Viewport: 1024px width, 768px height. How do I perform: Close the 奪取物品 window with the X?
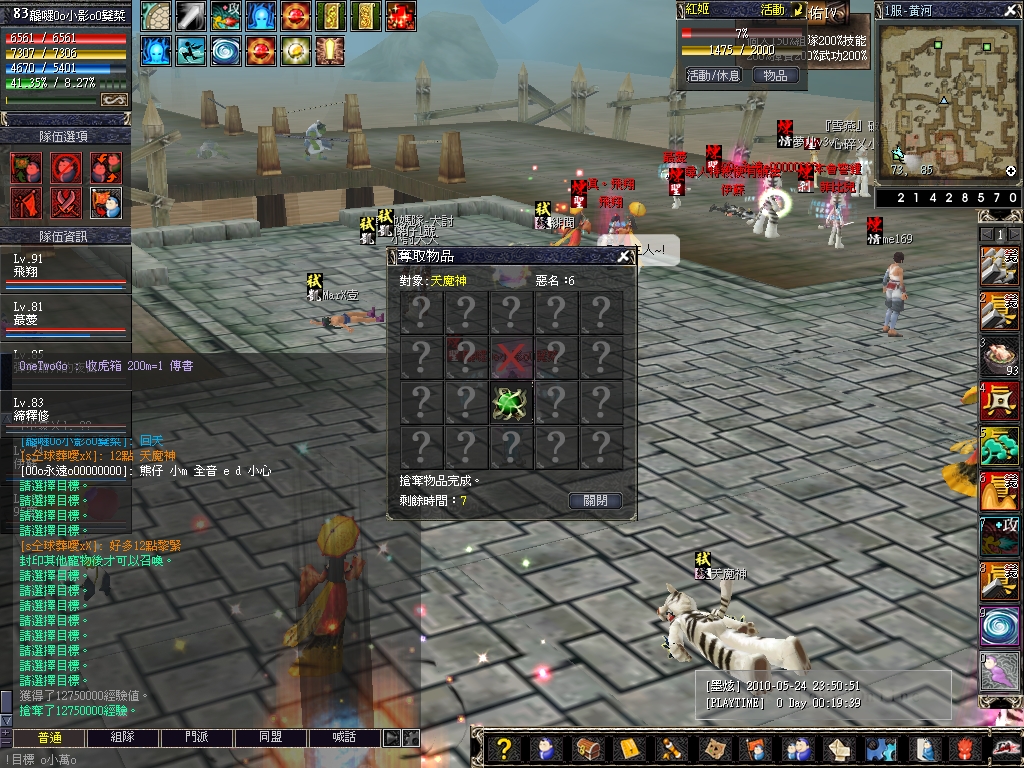[x=624, y=256]
